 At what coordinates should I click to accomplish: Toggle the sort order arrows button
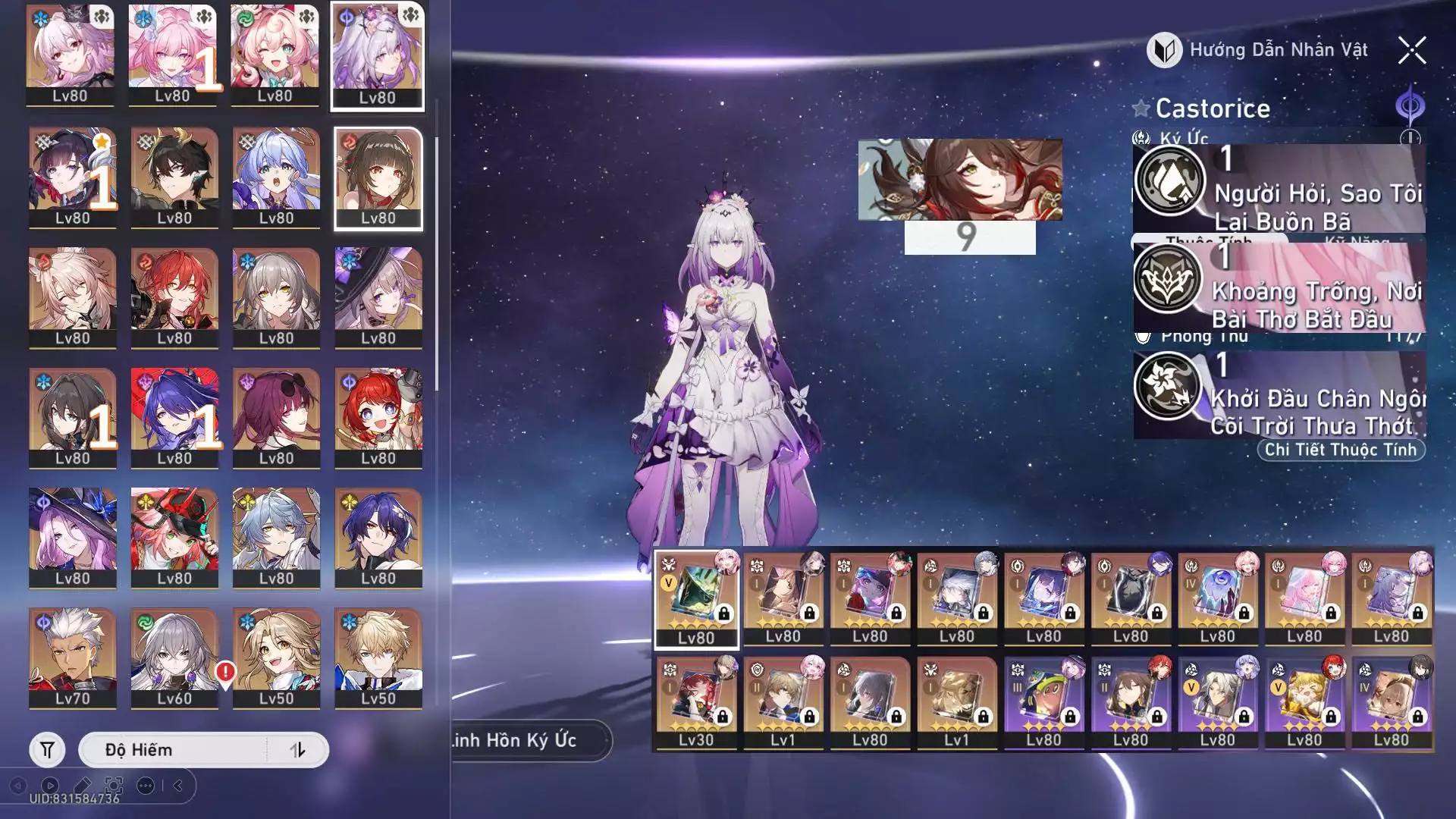coord(297,750)
